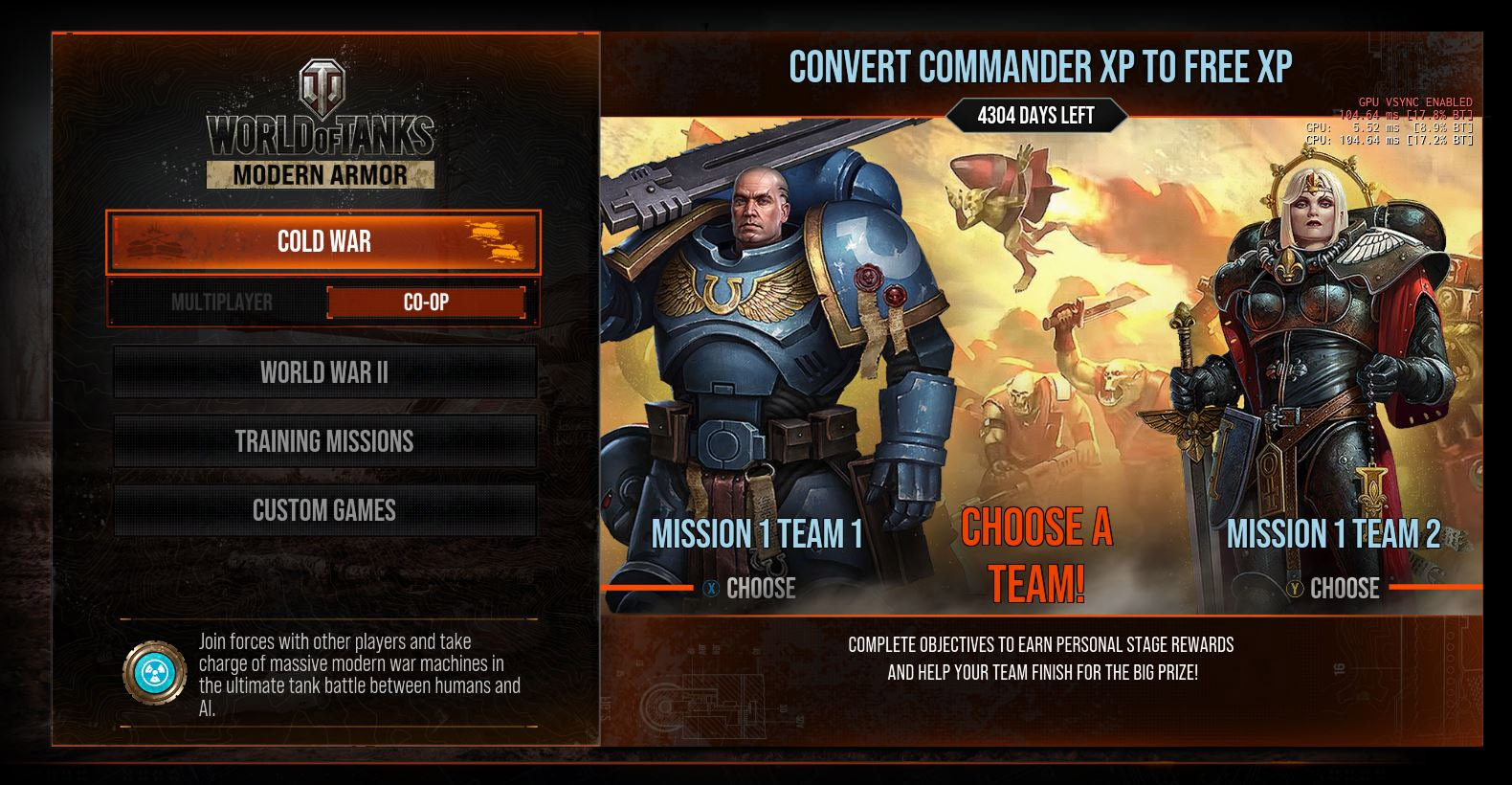Select the Cold War game mode
The image size is (1512, 785).
point(323,241)
